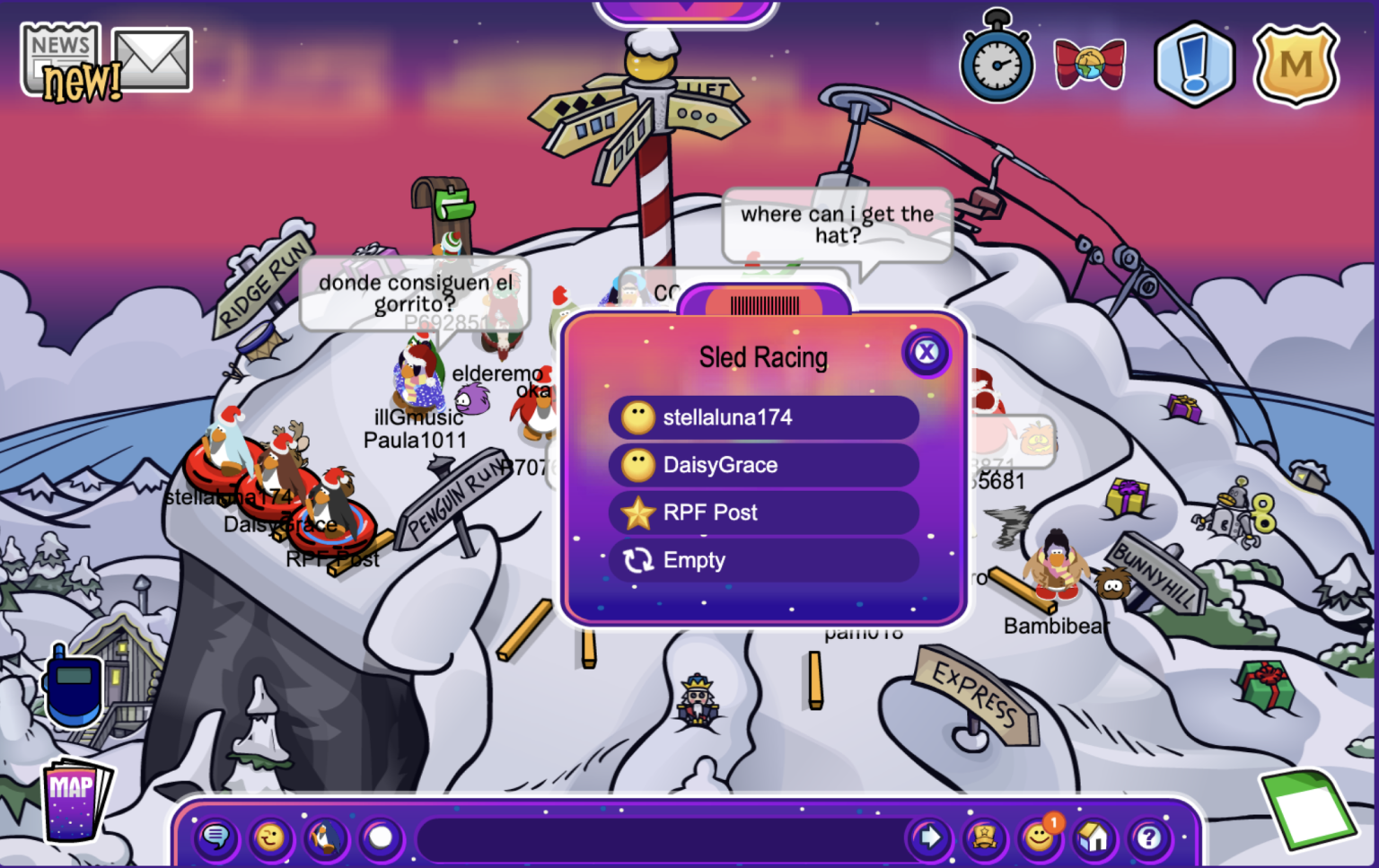Image resolution: width=1379 pixels, height=868 pixels.
Task: Join the Empty sled racing slot
Action: click(762, 561)
